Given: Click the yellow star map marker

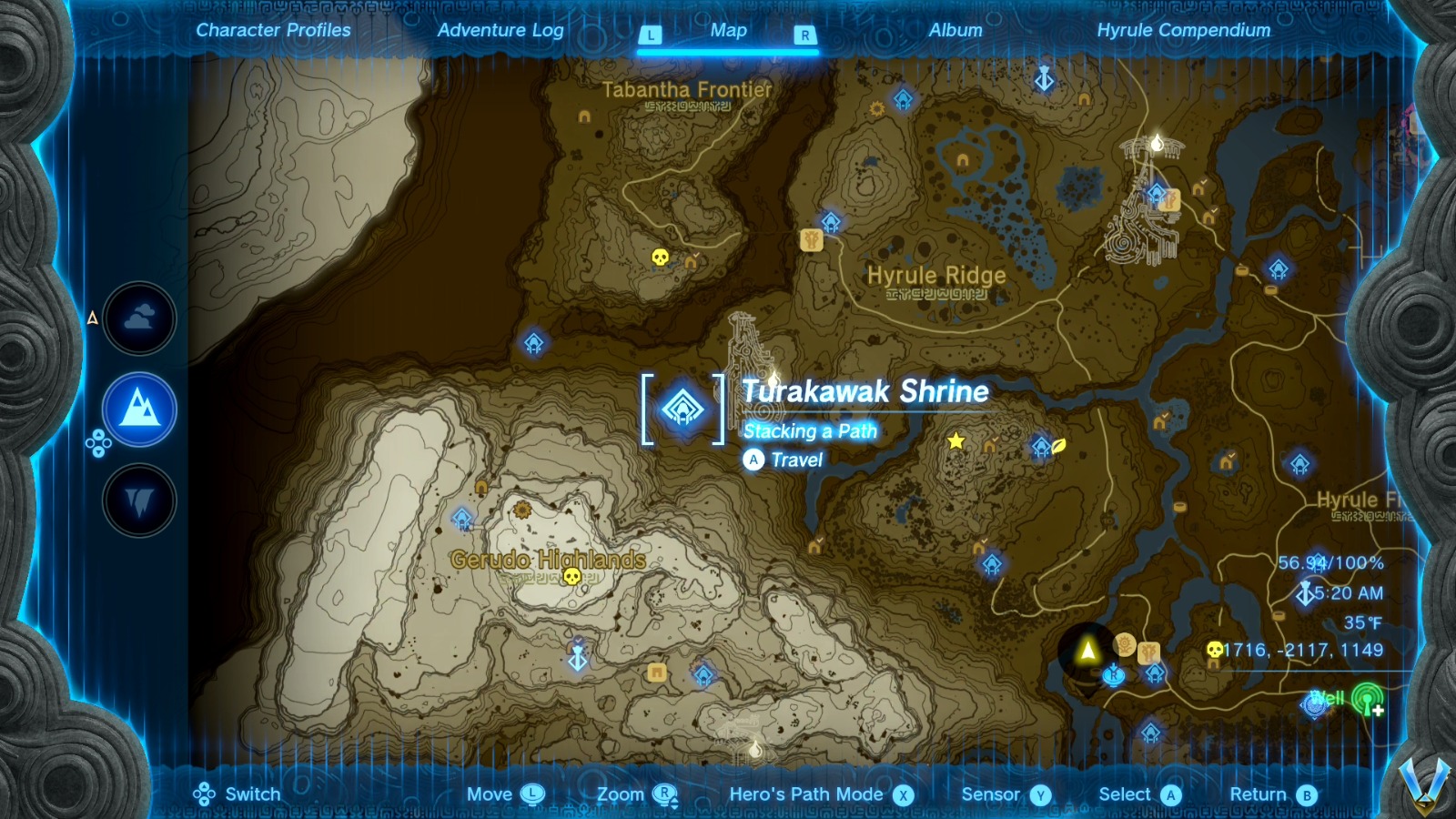Looking at the screenshot, I should 954,440.
